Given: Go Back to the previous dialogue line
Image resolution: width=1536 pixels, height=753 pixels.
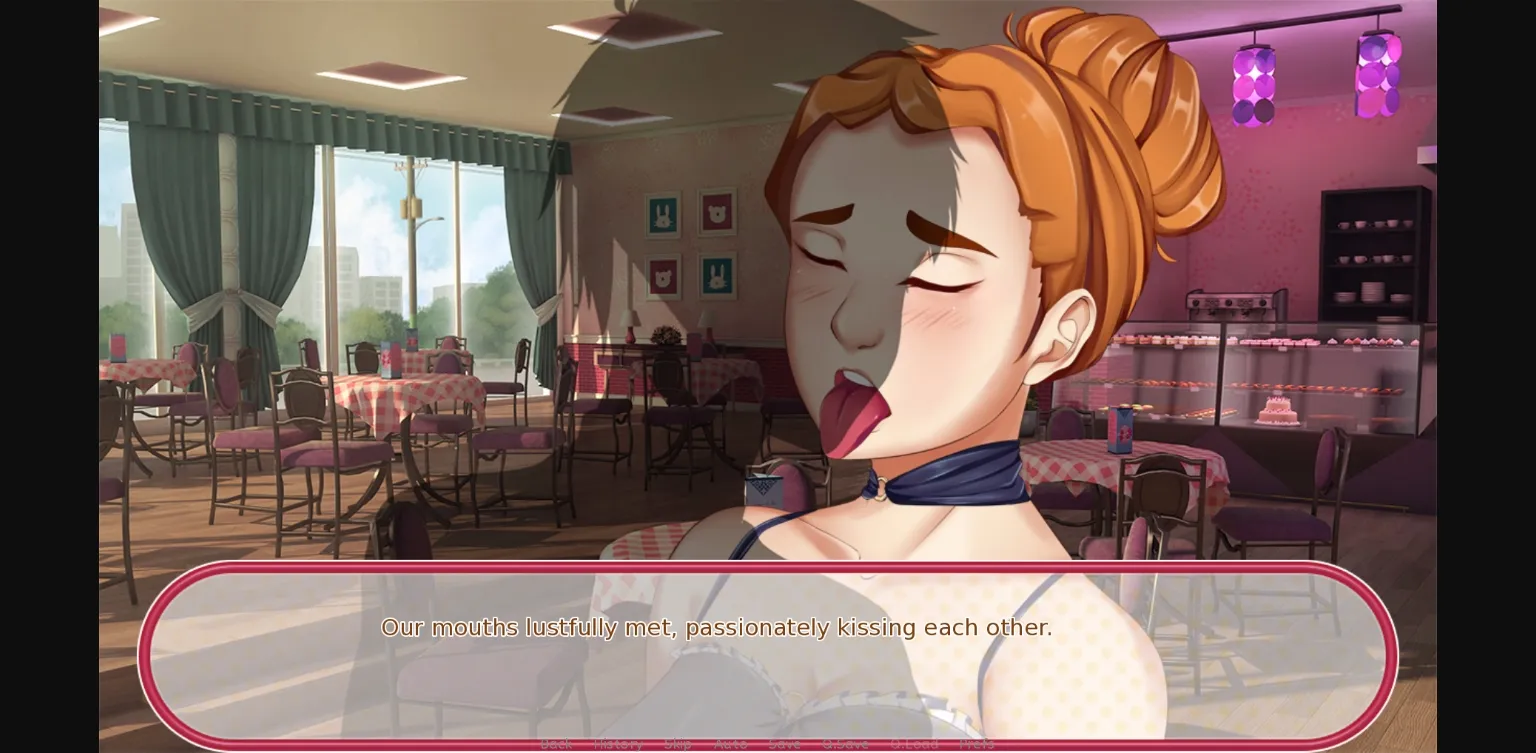Looking at the screenshot, I should 556,743.
